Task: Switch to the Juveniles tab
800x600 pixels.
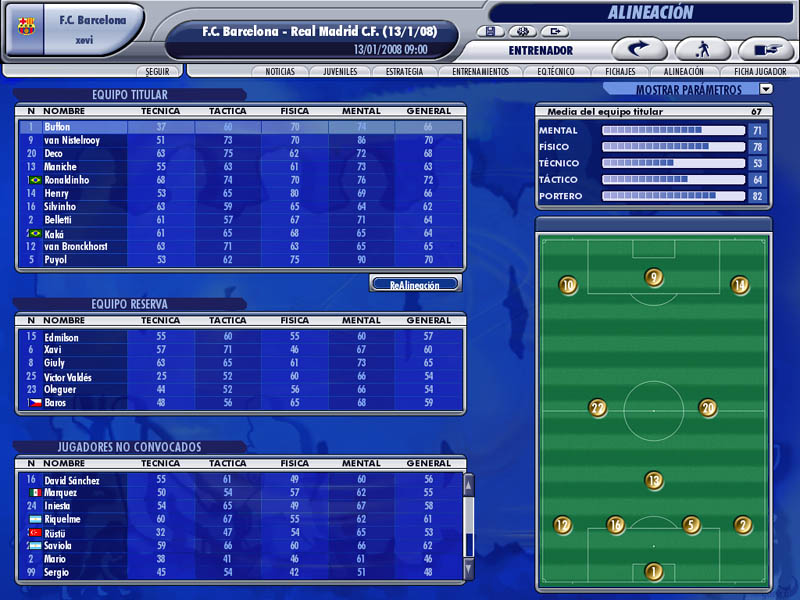Action: (341, 72)
